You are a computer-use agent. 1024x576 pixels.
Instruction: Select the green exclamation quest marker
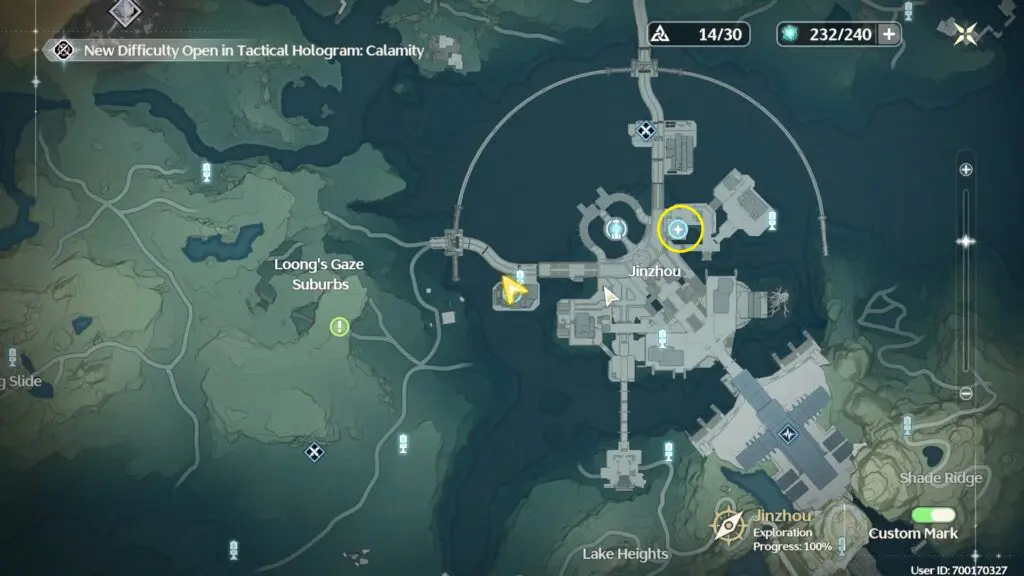pos(340,326)
